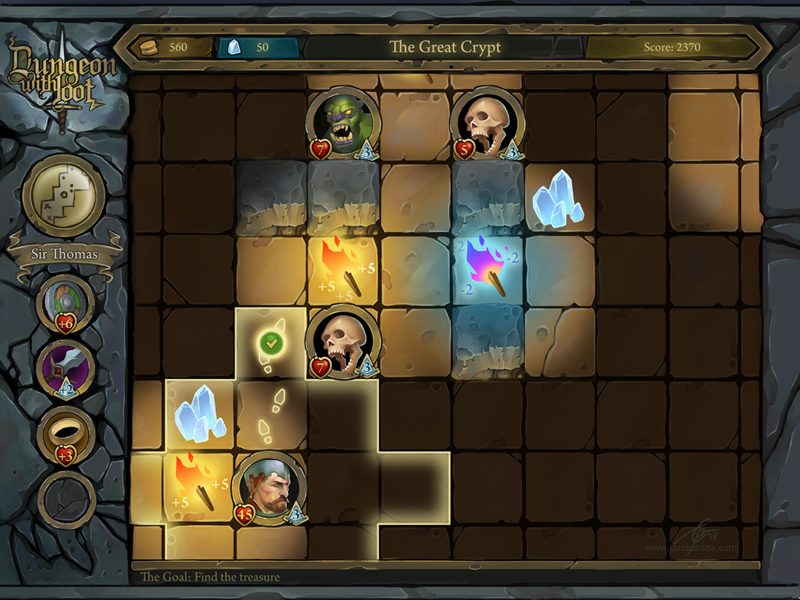Select the sword equipment slot
This screenshot has width=800, height=600.
coord(66,369)
